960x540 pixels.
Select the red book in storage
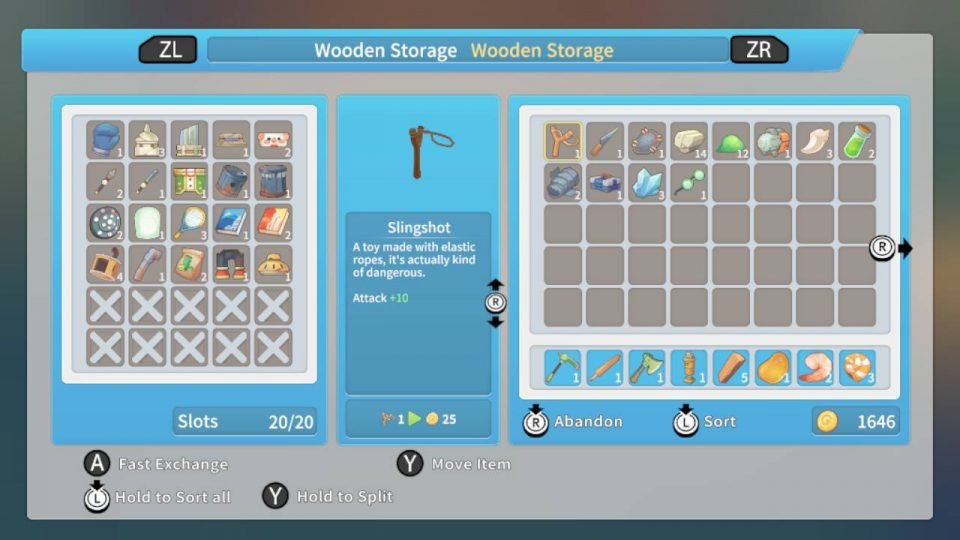pos(273,222)
